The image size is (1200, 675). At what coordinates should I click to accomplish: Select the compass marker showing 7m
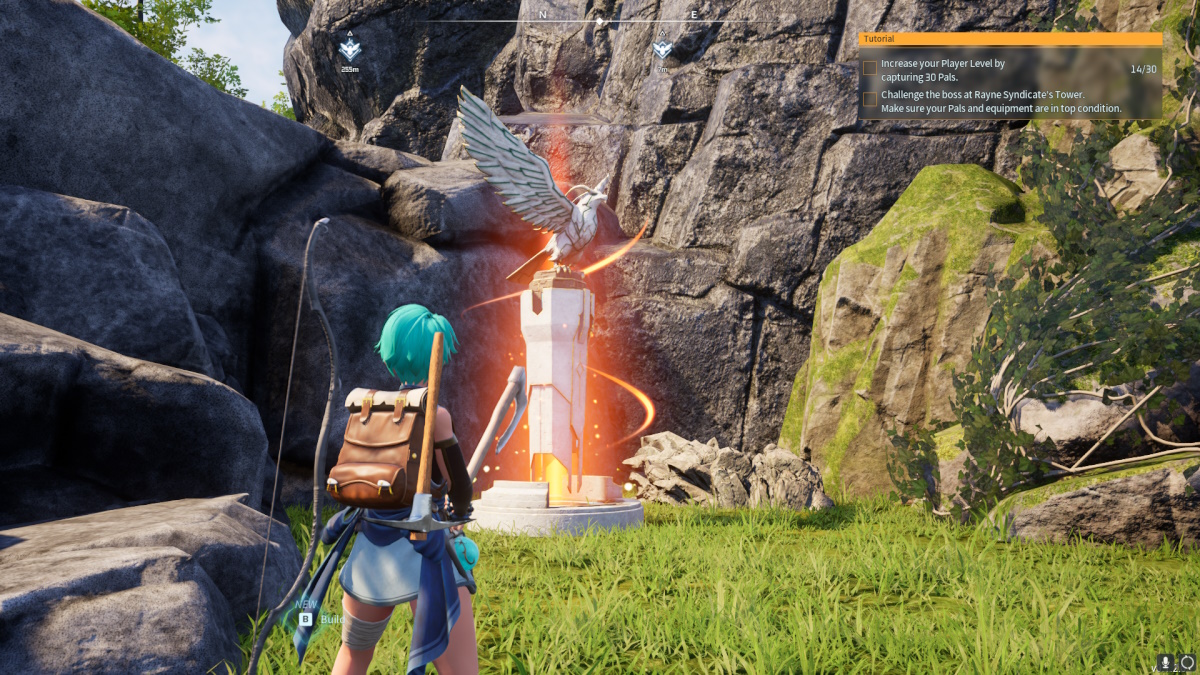662,48
